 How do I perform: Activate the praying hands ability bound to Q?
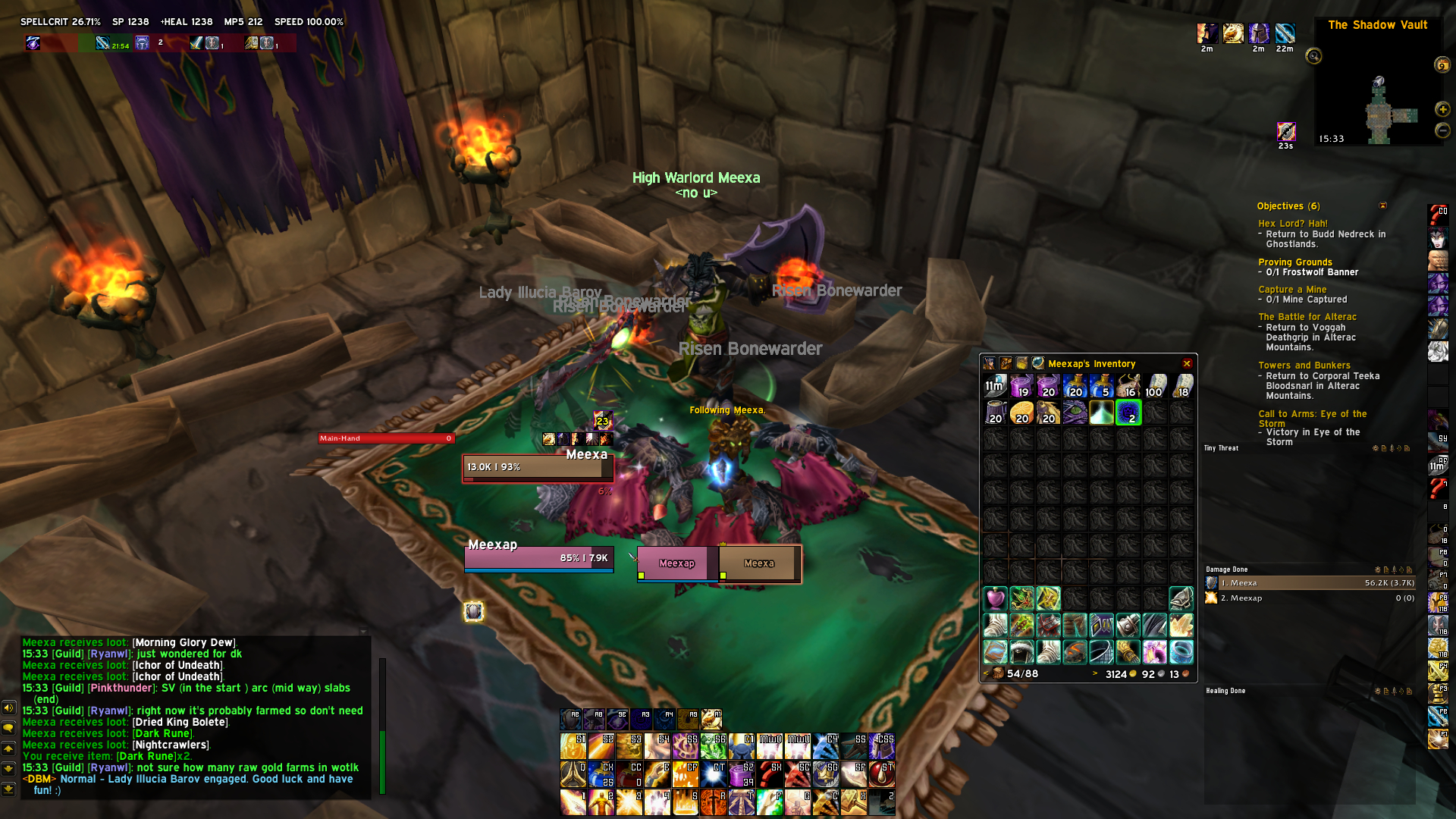(x=574, y=773)
